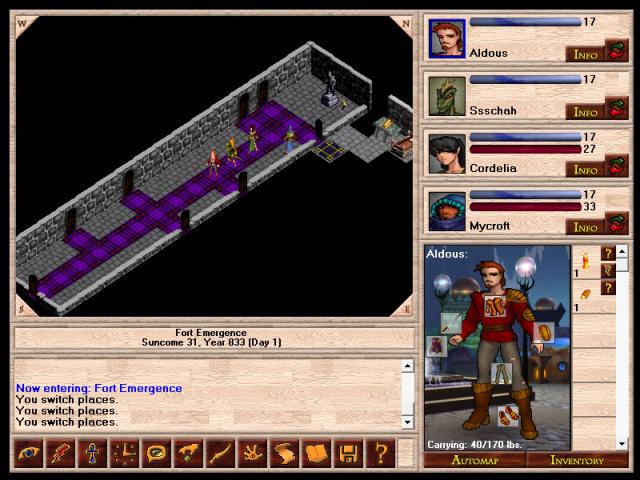Open Info for Ssschah
This screenshot has height=480, width=640.
pyautogui.click(x=585, y=111)
